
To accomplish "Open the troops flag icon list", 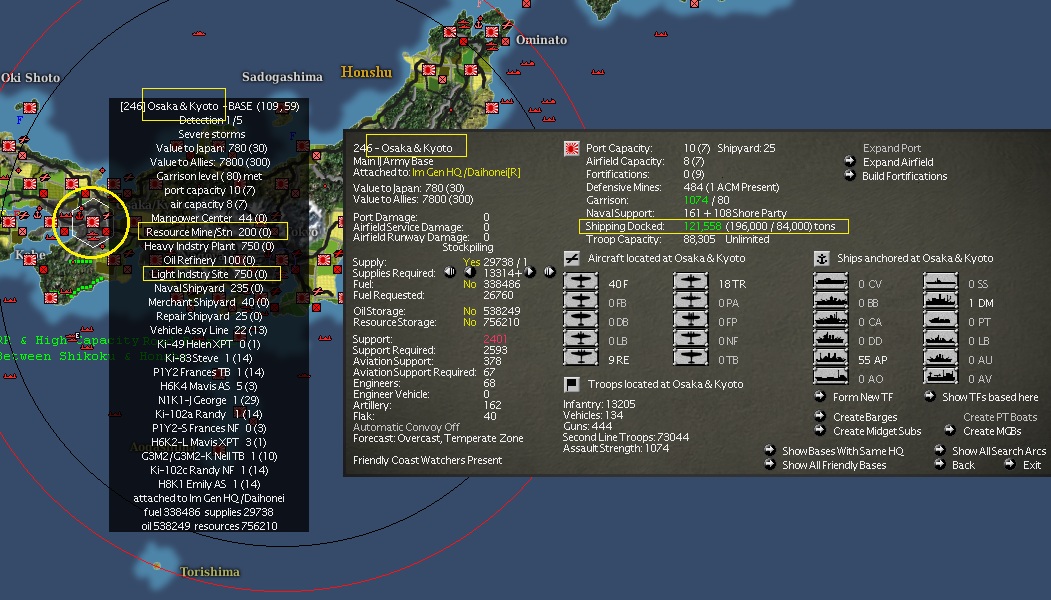I will coord(573,384).
